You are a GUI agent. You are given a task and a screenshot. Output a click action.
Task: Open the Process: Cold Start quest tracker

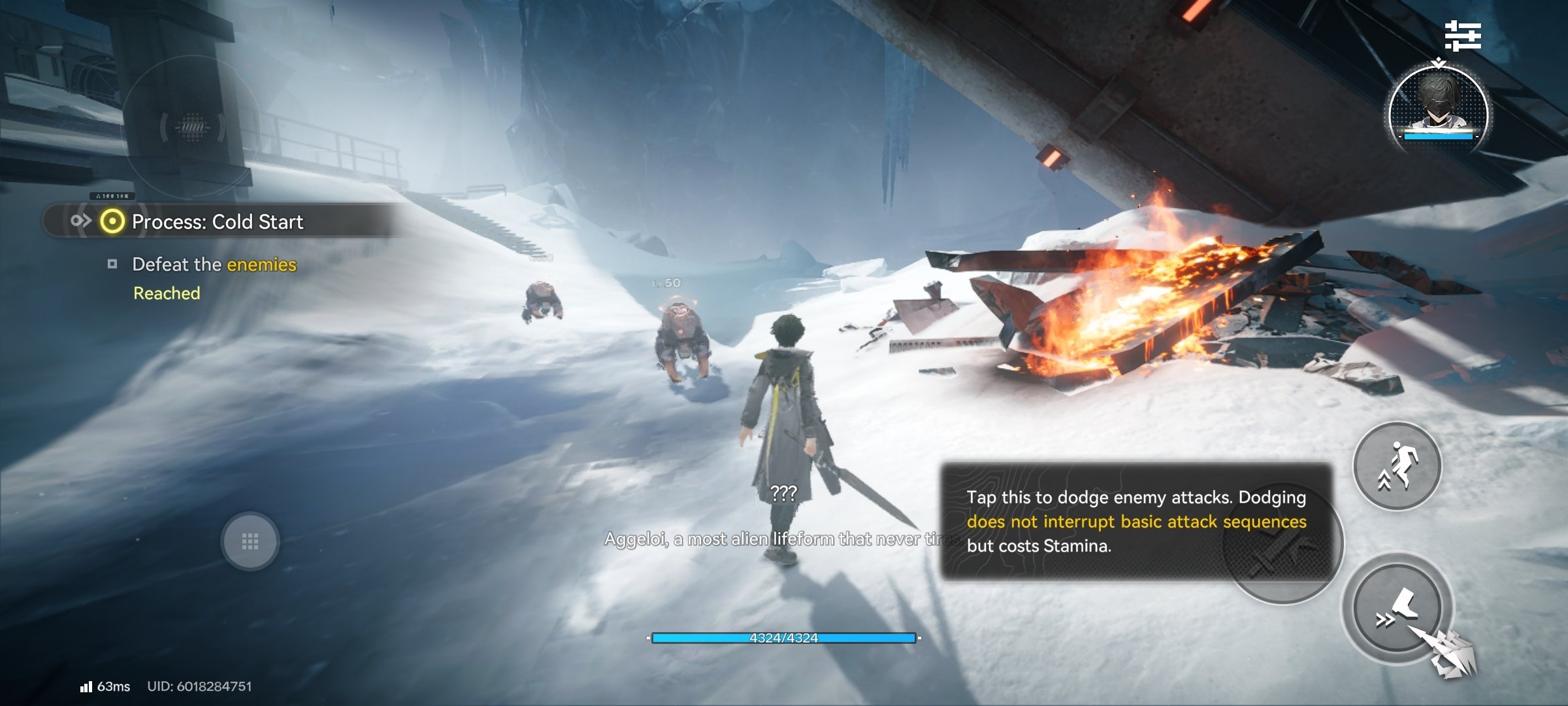(x=218, y=222)
